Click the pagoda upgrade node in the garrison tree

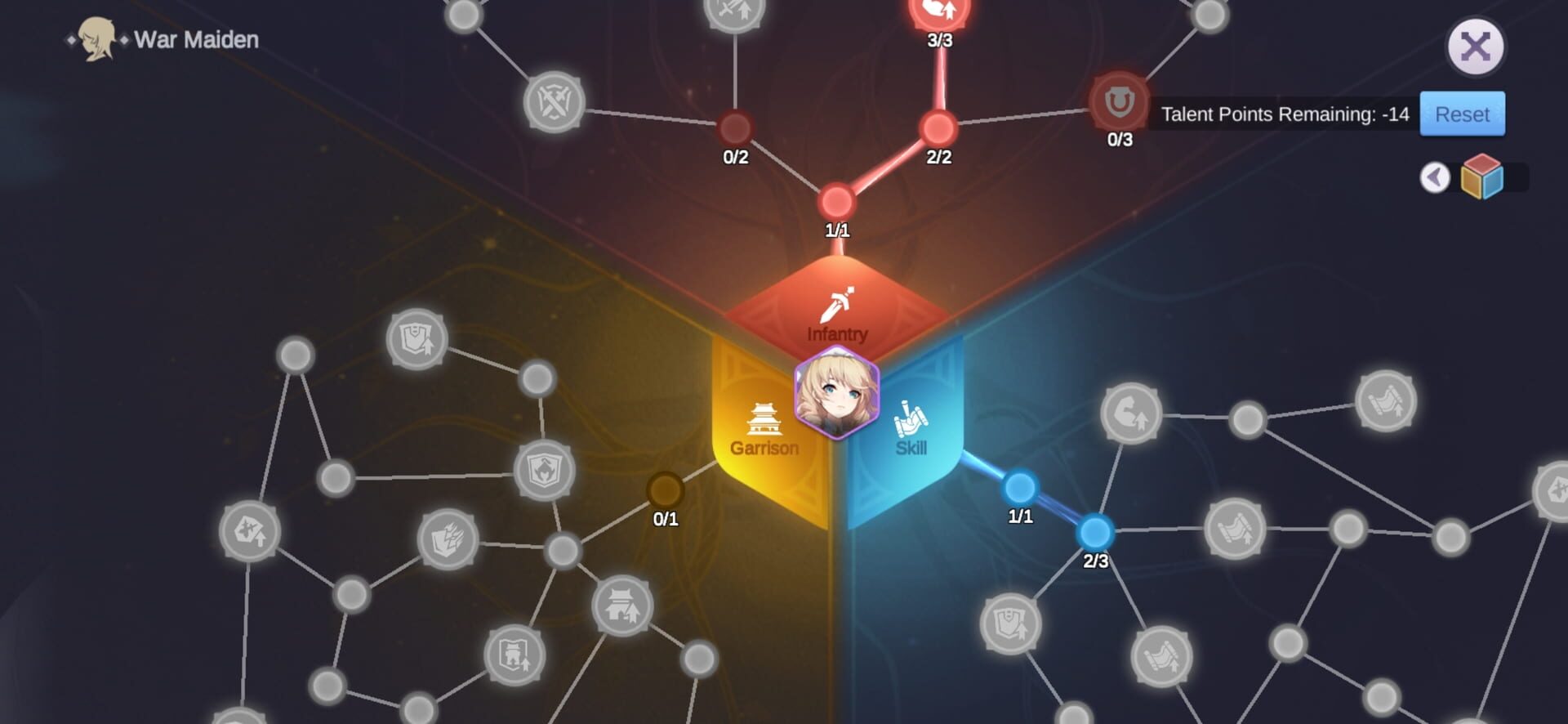[622, 606]
